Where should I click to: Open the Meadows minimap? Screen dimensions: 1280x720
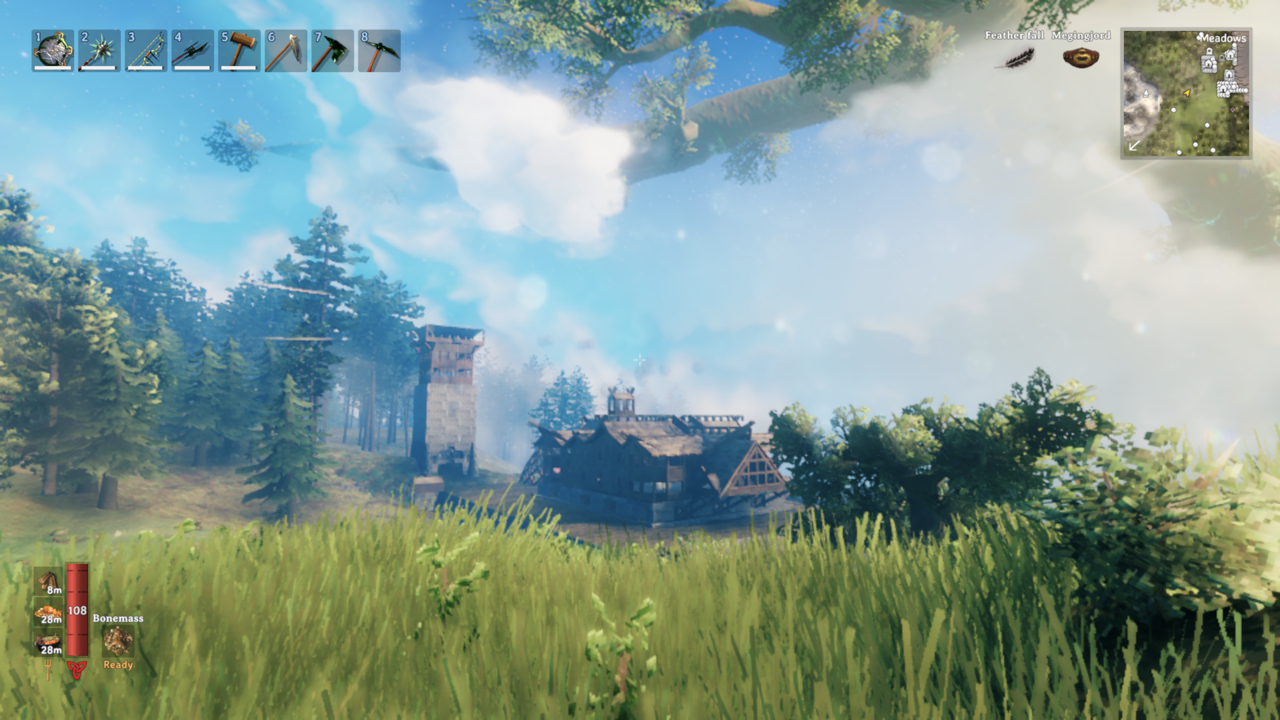(x=1186, y=93)
